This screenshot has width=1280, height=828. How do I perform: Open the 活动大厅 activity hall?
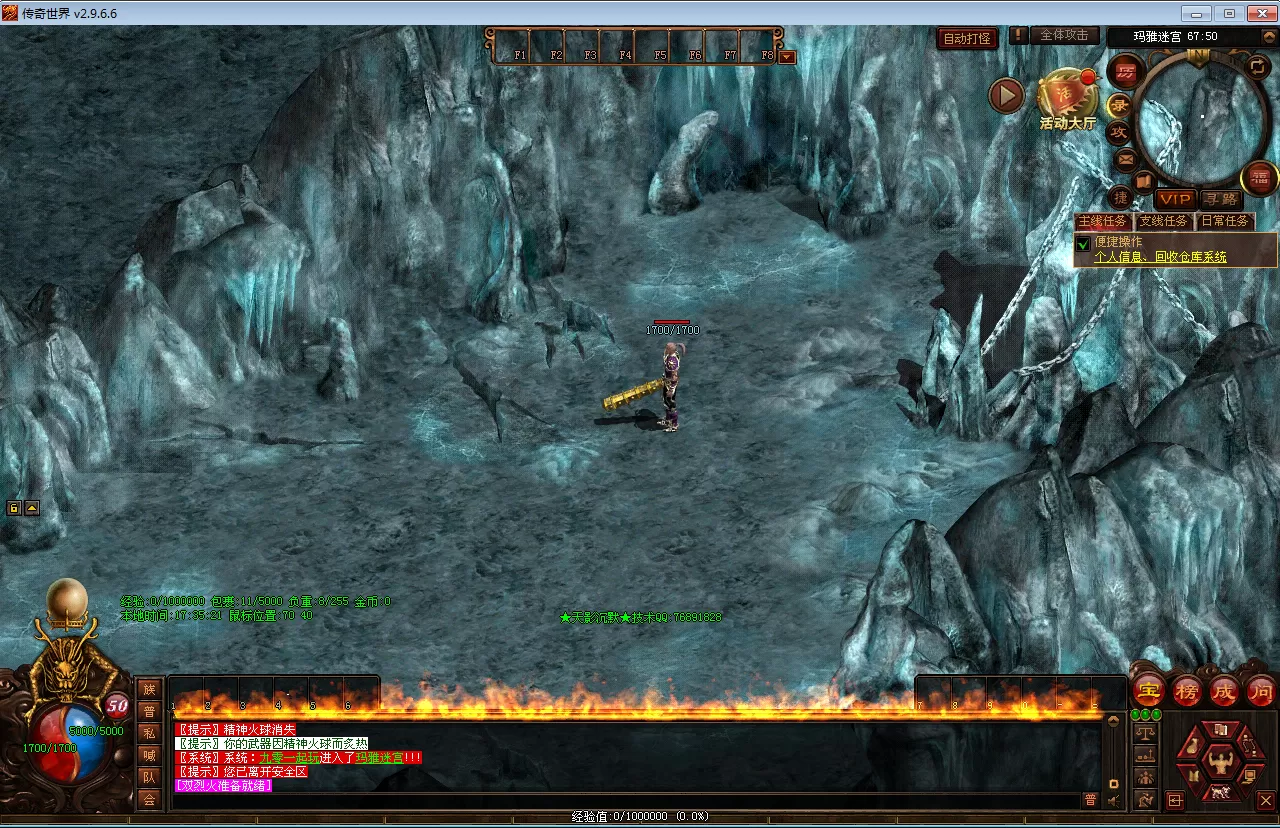1066,101
